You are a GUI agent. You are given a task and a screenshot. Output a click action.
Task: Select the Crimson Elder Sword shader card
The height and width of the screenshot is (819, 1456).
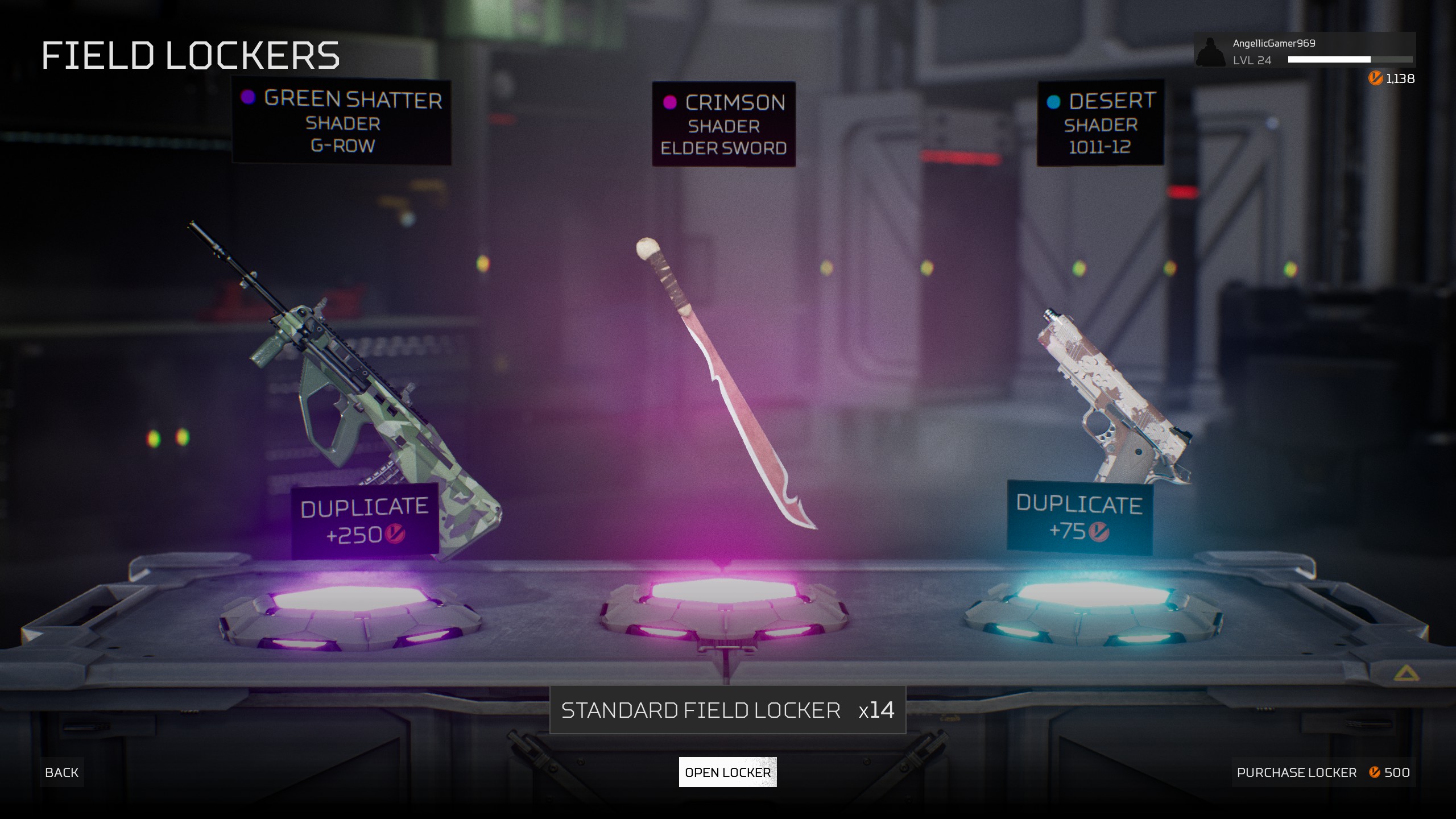point(723,125)
